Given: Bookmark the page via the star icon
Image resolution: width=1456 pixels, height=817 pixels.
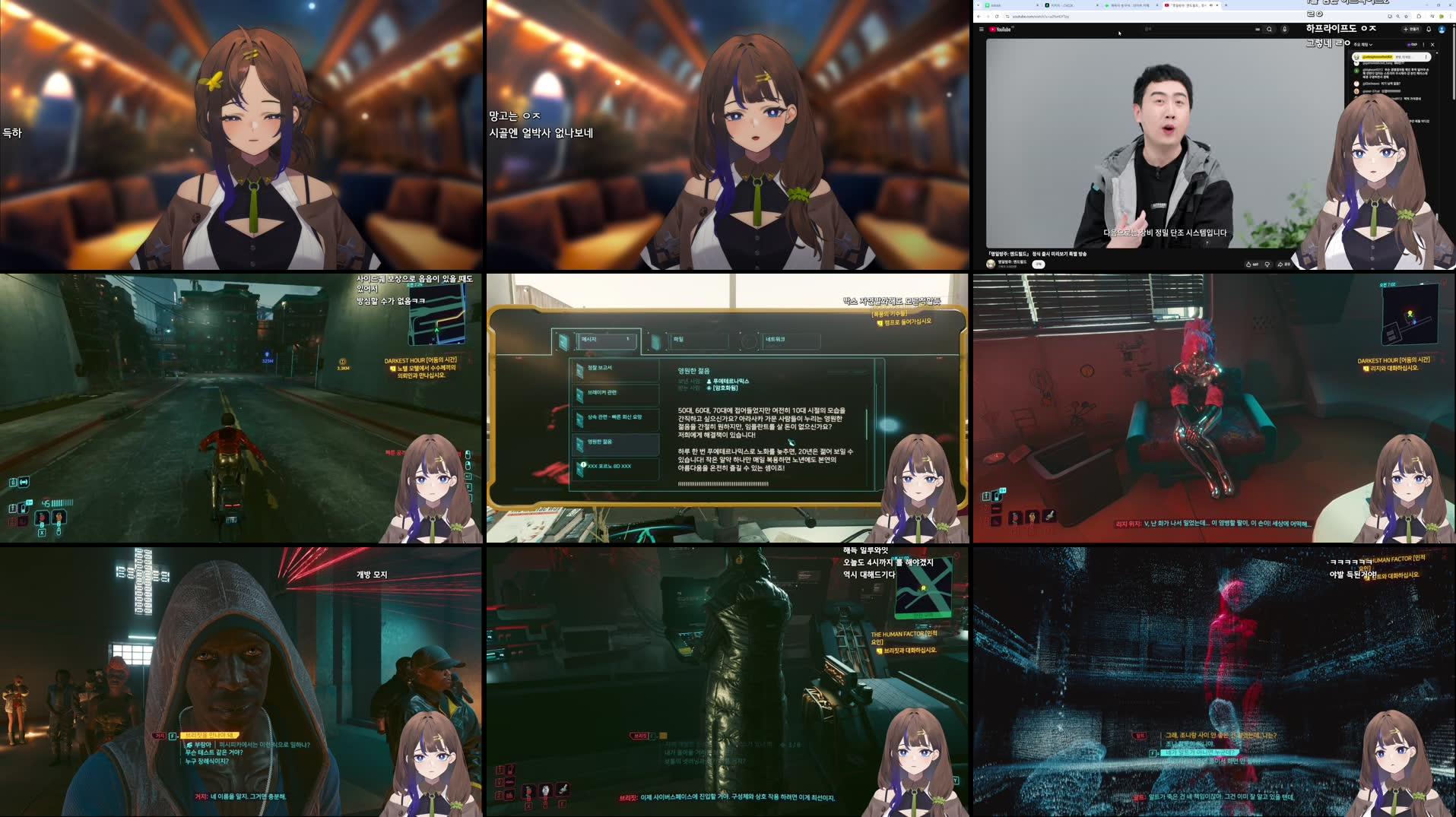Looking at the screenshot, I should (x=1407, y=16).
